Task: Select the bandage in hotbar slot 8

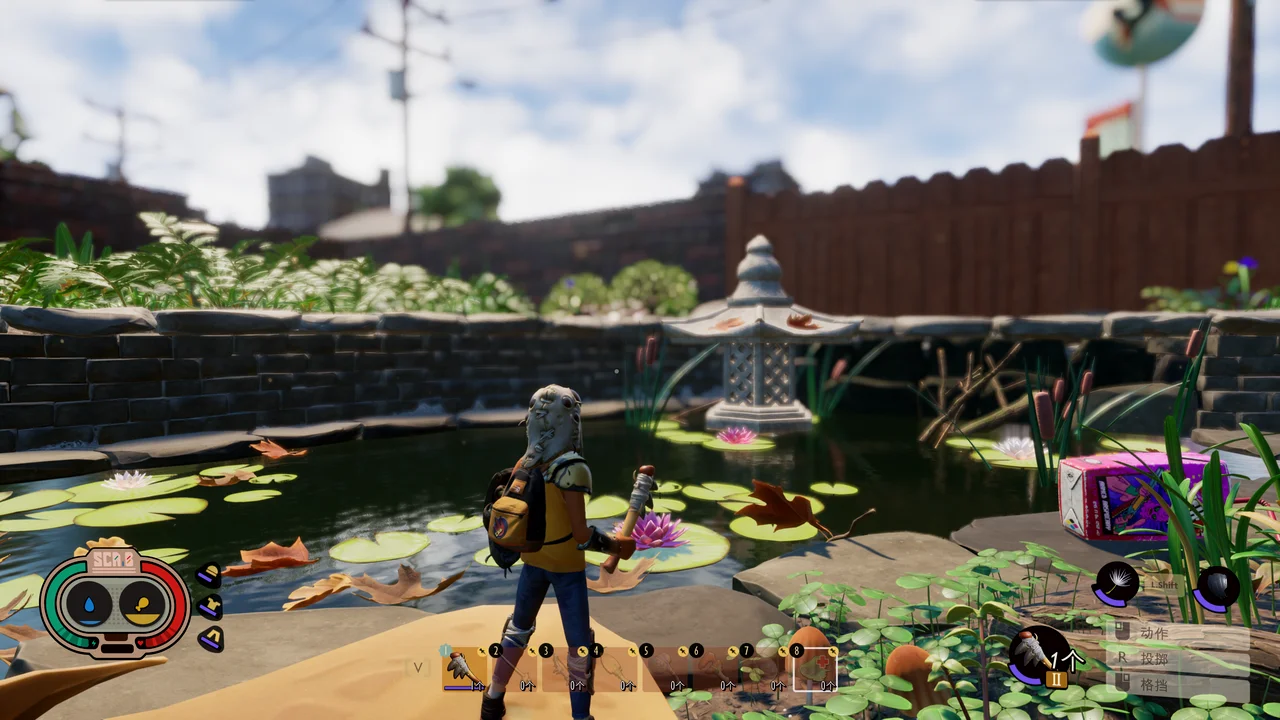Action: (815, 669)
